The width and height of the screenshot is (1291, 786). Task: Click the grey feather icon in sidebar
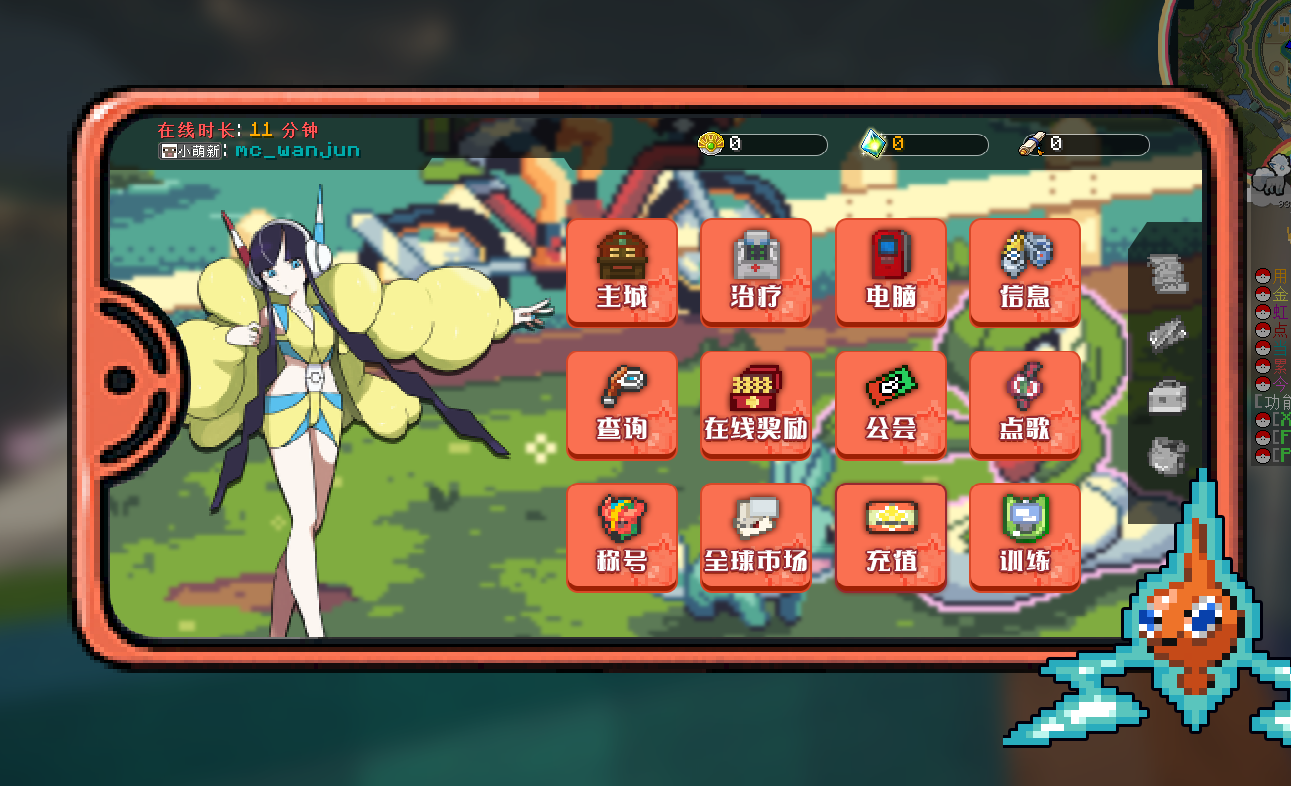pyautogui.click(x=1167, y=335)
